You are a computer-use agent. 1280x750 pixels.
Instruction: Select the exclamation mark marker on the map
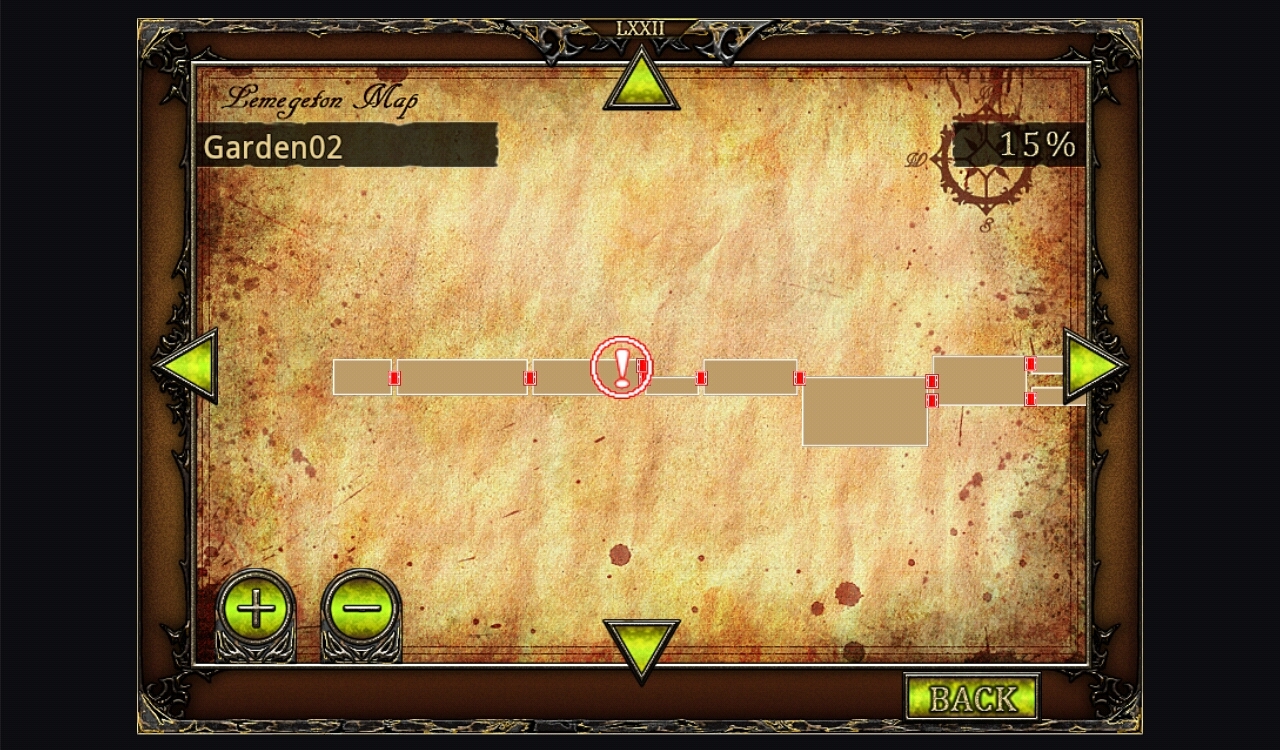(x=621, y=367)
